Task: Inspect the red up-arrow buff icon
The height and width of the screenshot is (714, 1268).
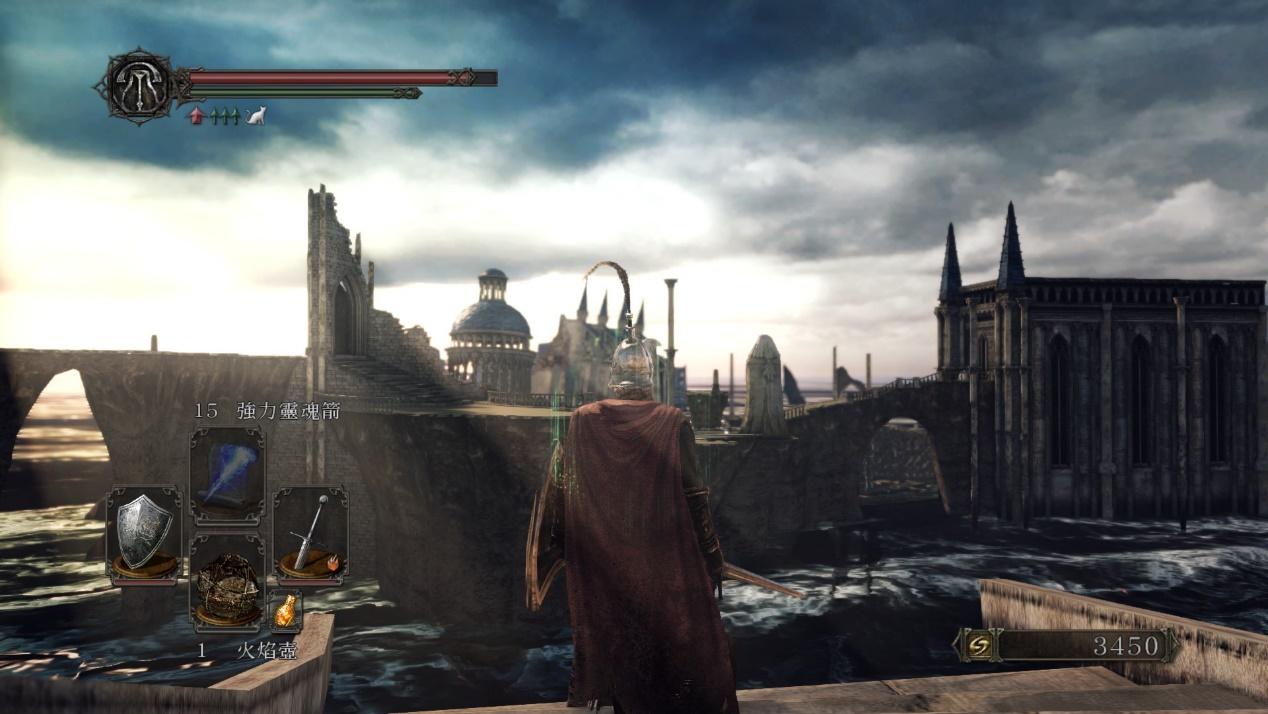Action: tap(197, 116)
